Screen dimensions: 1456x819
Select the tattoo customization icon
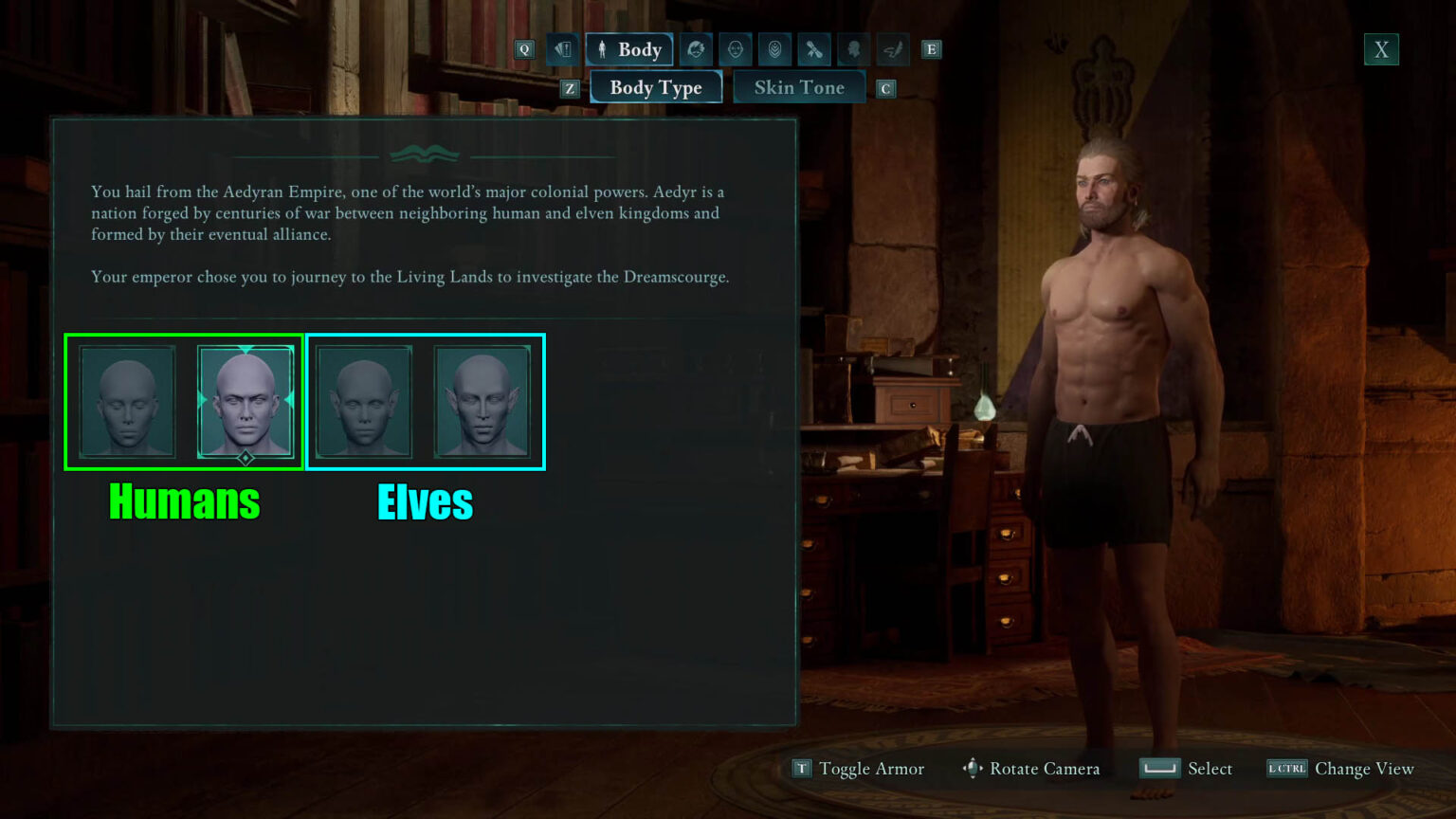tap(813, 49)
